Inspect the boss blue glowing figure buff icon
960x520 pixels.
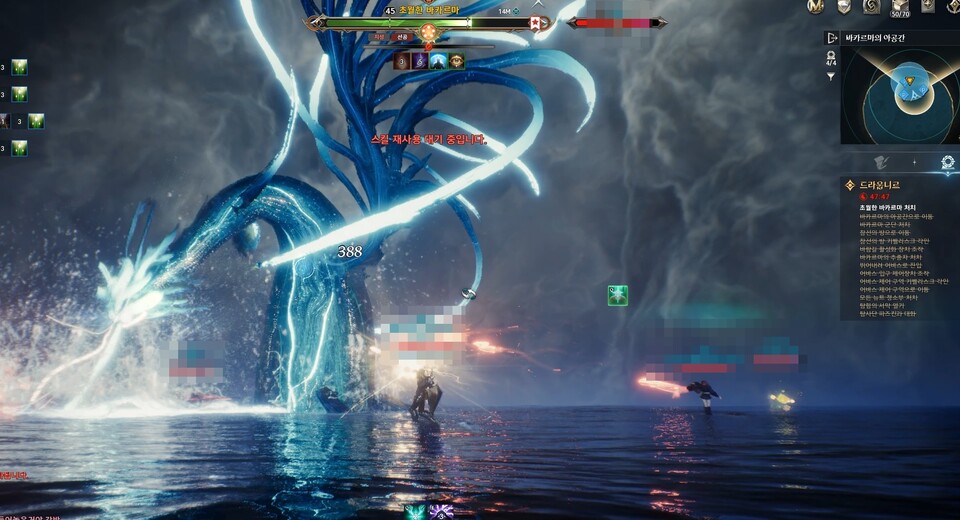click(x=439, y=61)
